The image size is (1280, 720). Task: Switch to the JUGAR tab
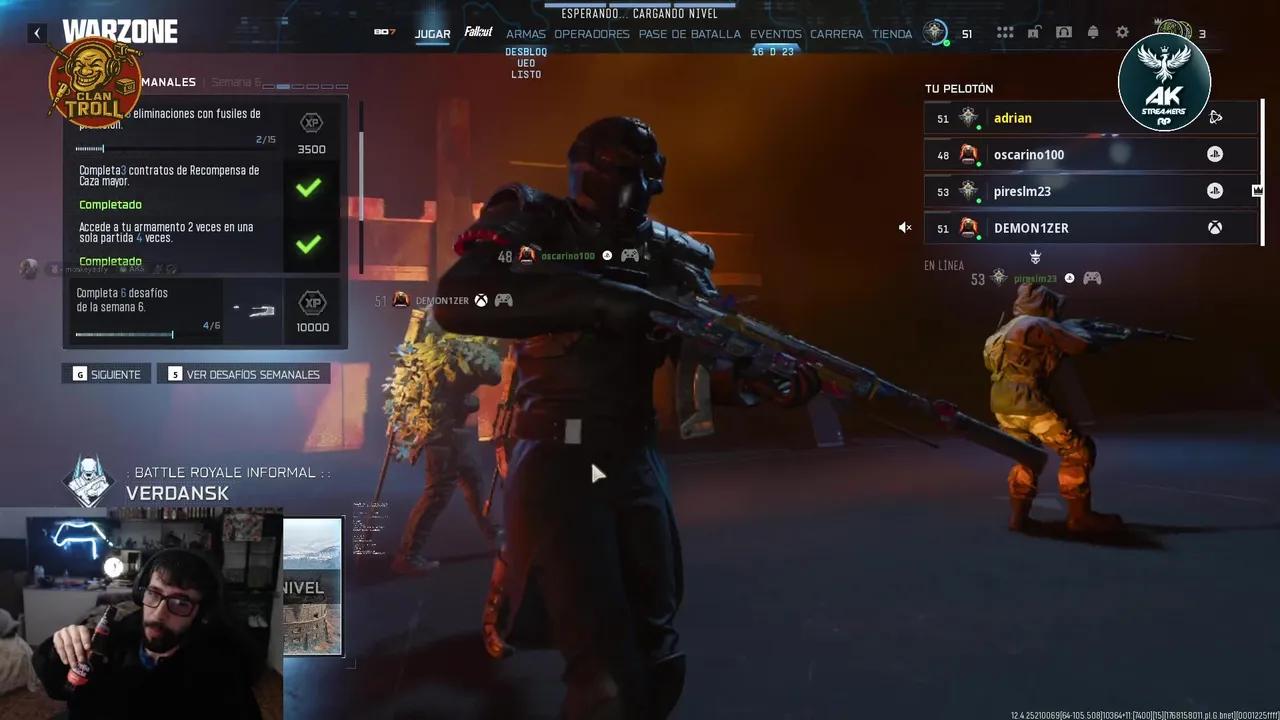[432, 33]
